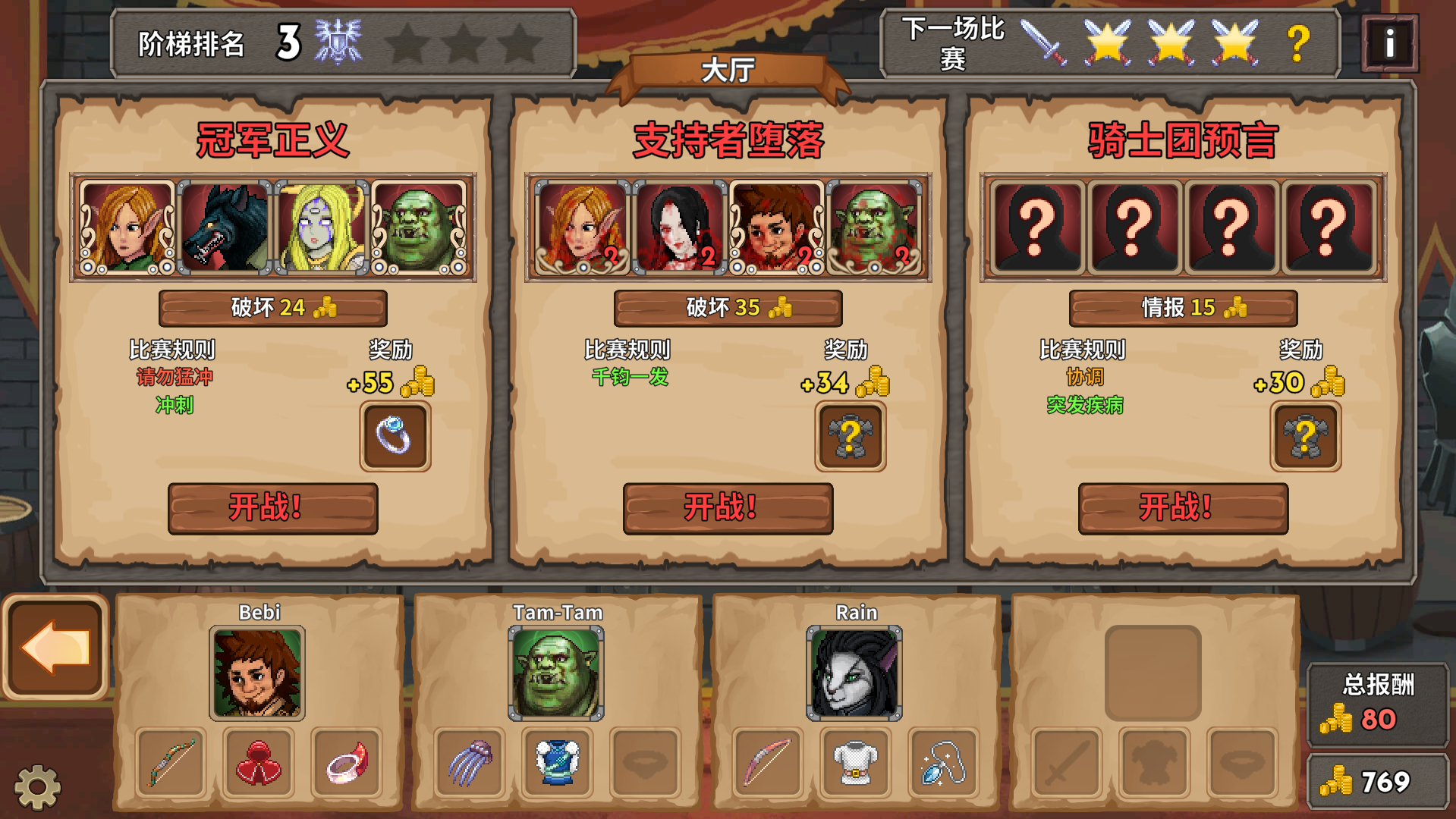Open settings with the gear icon
Screen dimensions: 1456x819
pos(37,787)
